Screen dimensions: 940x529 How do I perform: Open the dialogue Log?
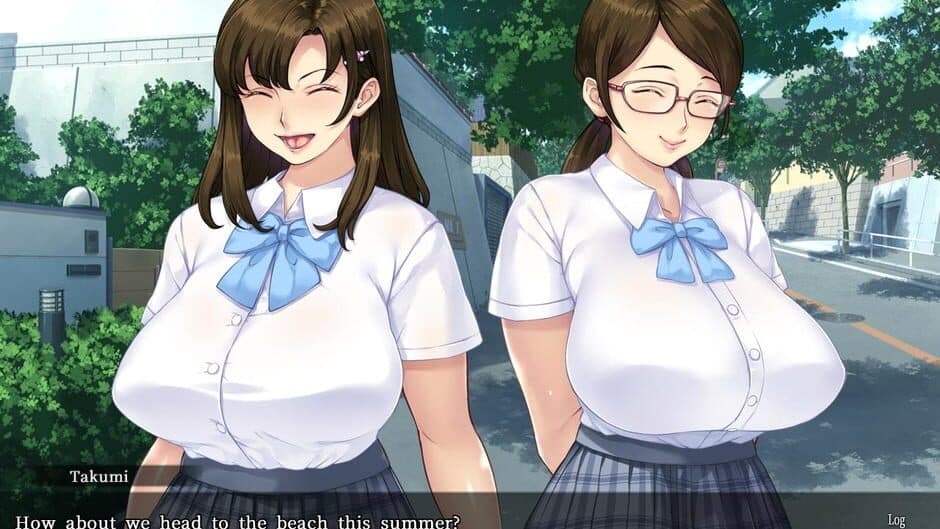[895, 519]
